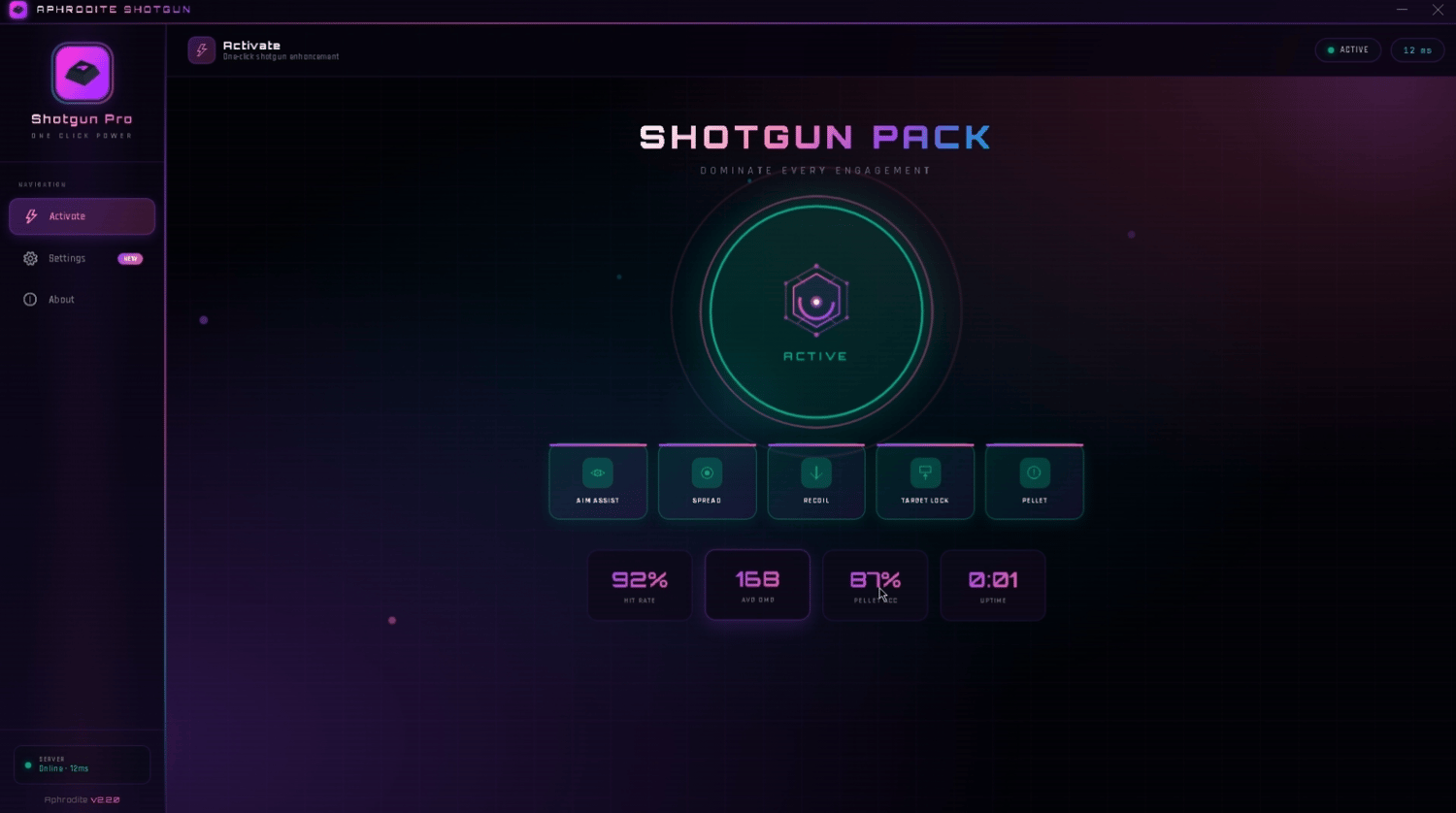Open the Activate page in the sidebar
The image size is (1456, 813).
[x=82, y=216]
